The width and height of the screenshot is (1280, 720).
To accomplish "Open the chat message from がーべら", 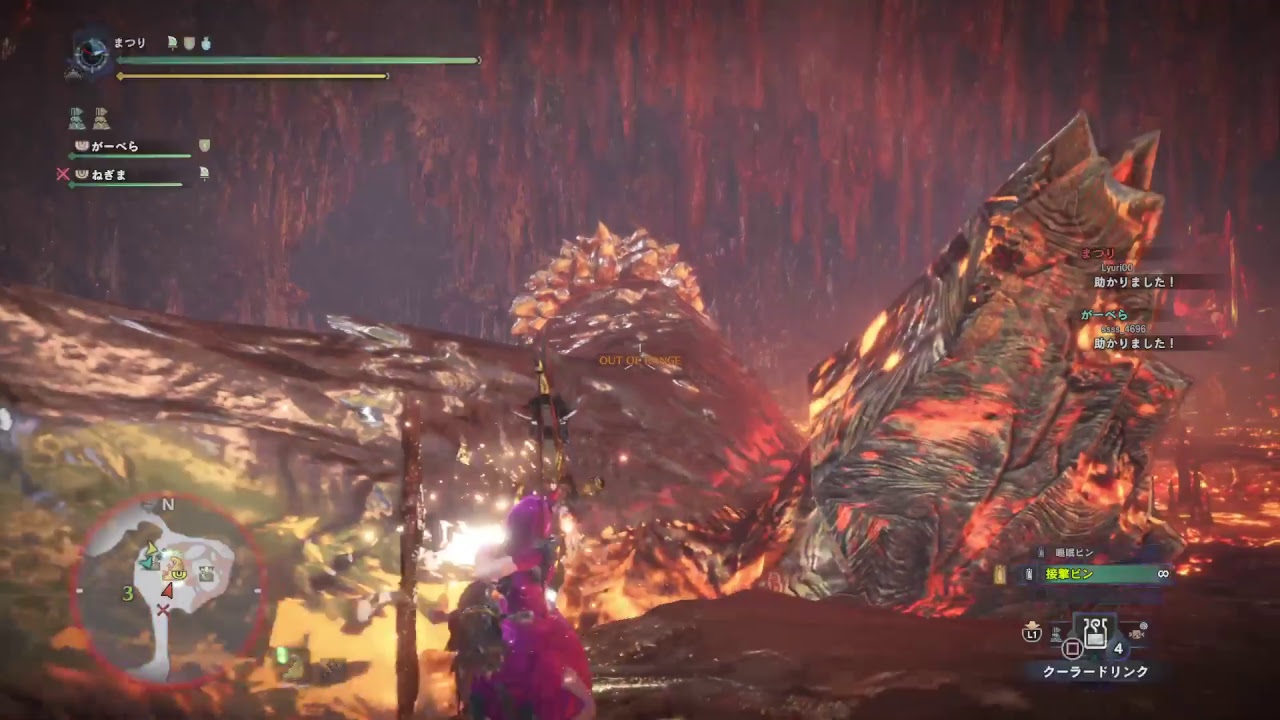I will (x=1135, y=343).
